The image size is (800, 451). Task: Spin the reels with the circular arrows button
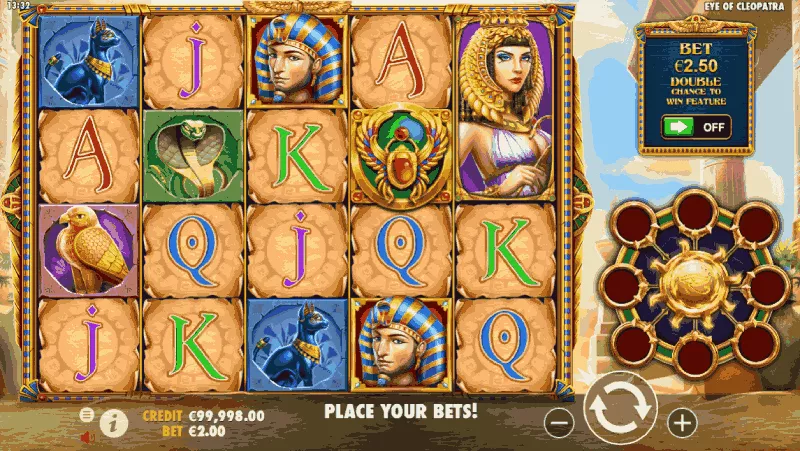pyautogui.click(x=620, y=411)
